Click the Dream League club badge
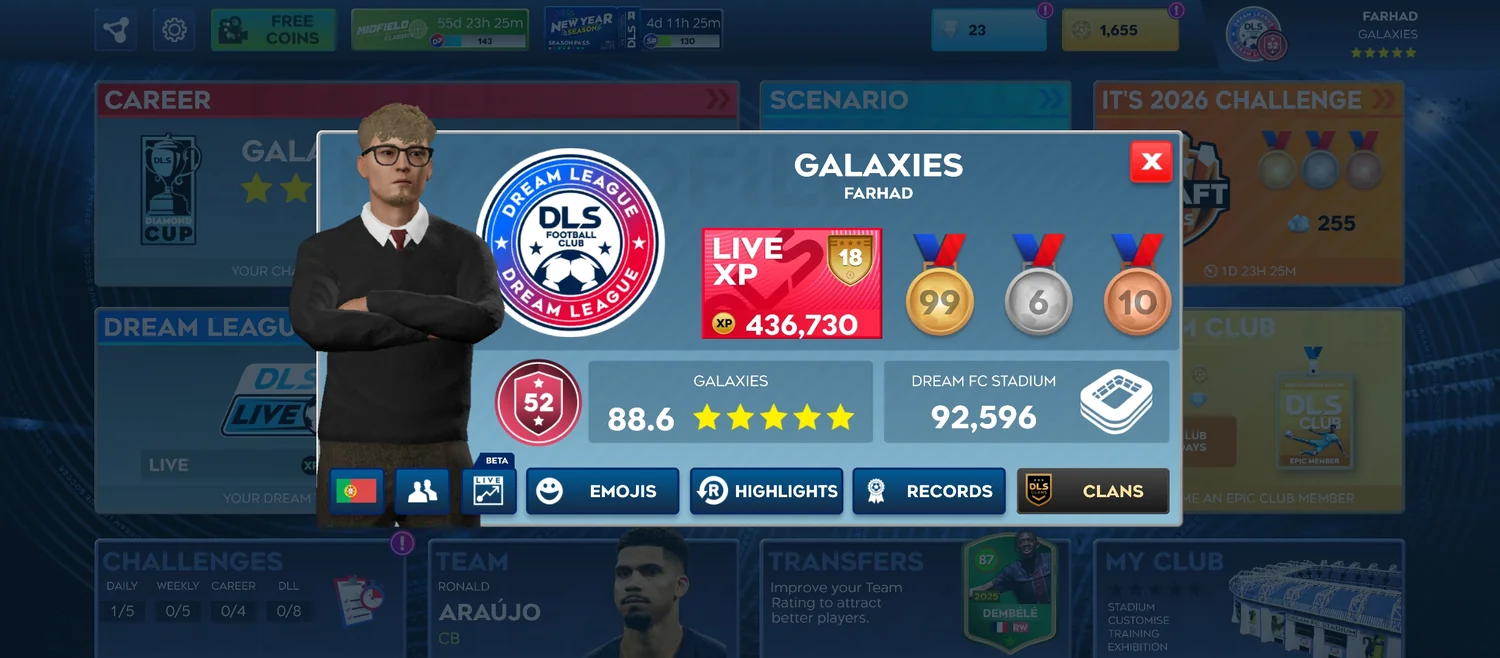Viewport: 1500px width, 658px height. [570, 243]
